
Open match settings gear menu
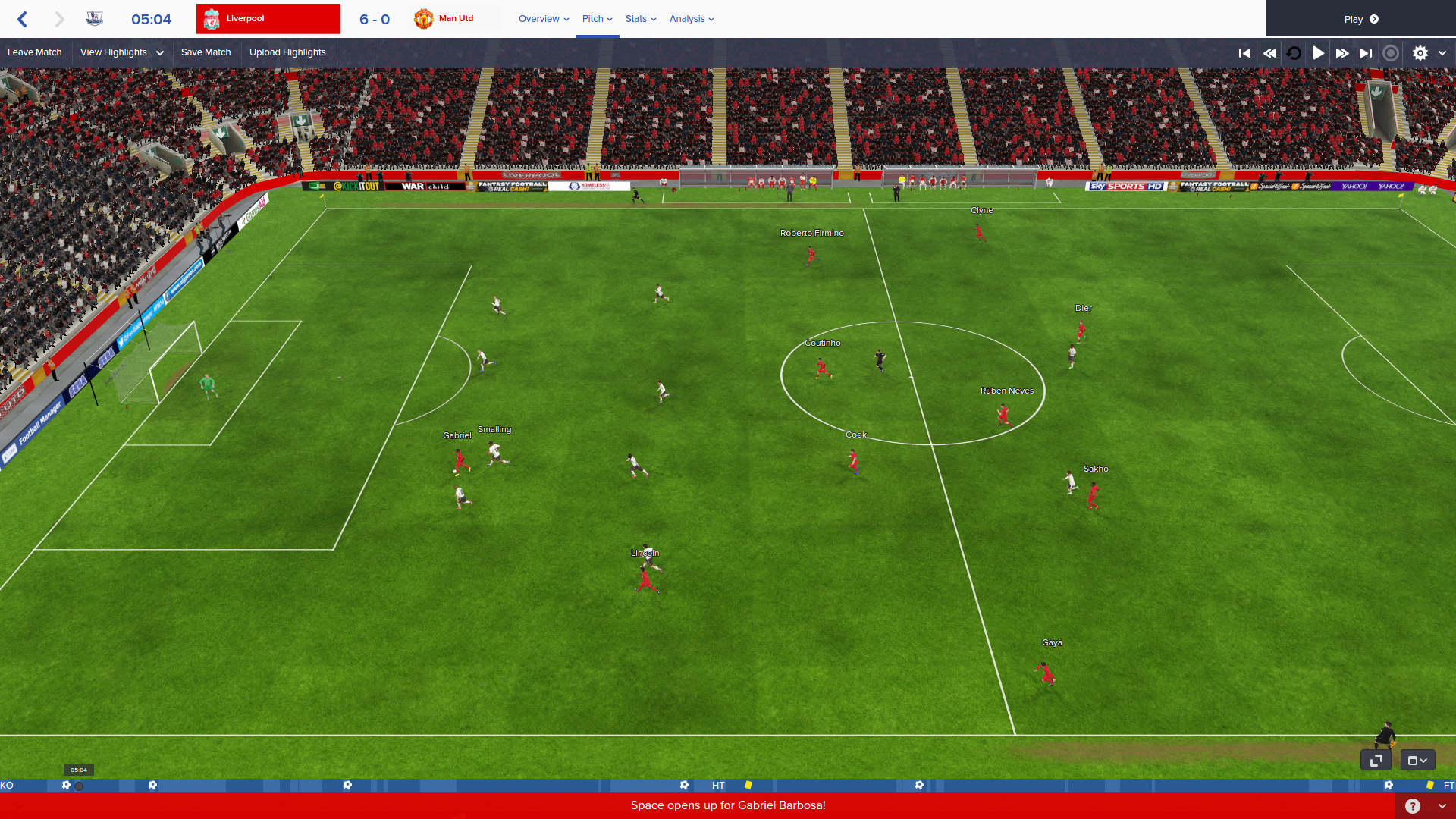pyautogui.click(x=1420, y=53)
